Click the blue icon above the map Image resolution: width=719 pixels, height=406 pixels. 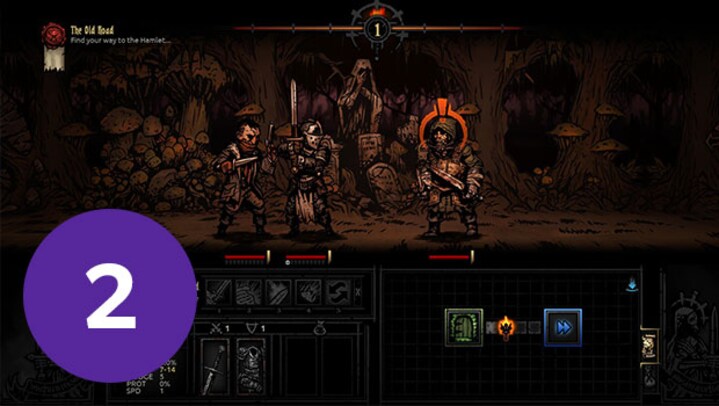coord(631,285)
